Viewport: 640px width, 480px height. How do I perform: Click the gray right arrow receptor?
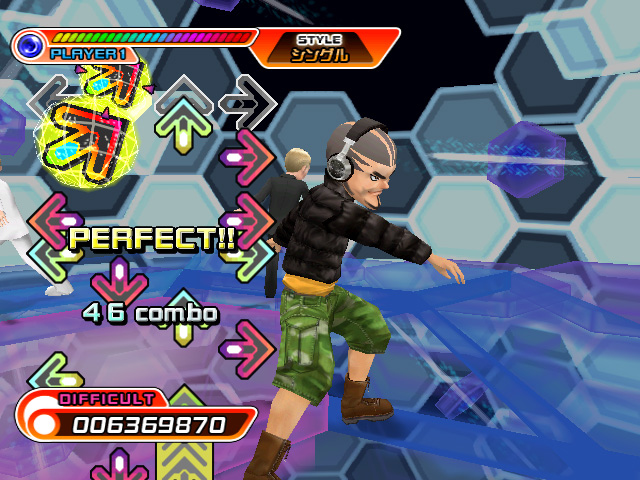coord(247,100)
